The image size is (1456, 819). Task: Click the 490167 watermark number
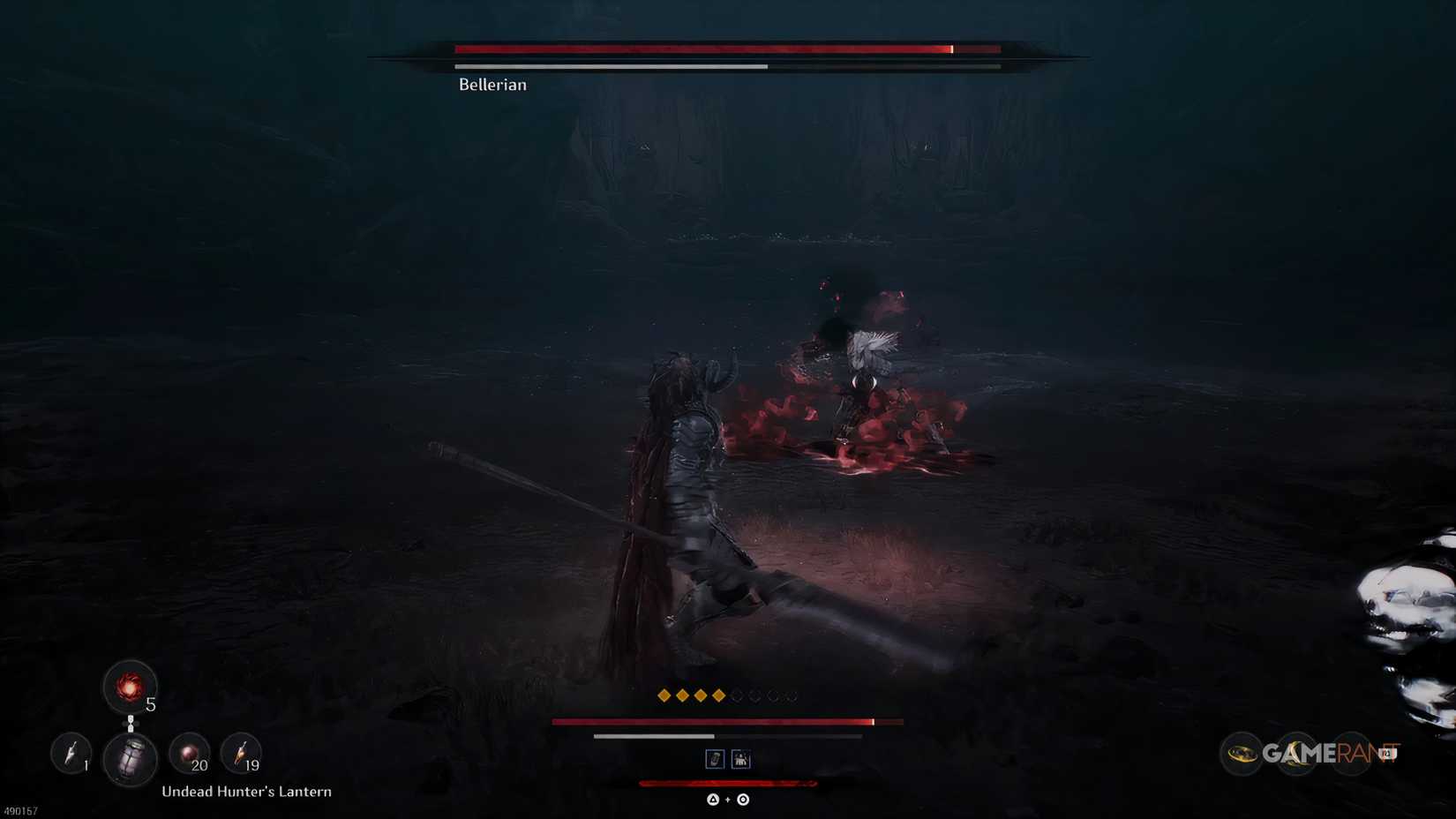coord(20,810)
